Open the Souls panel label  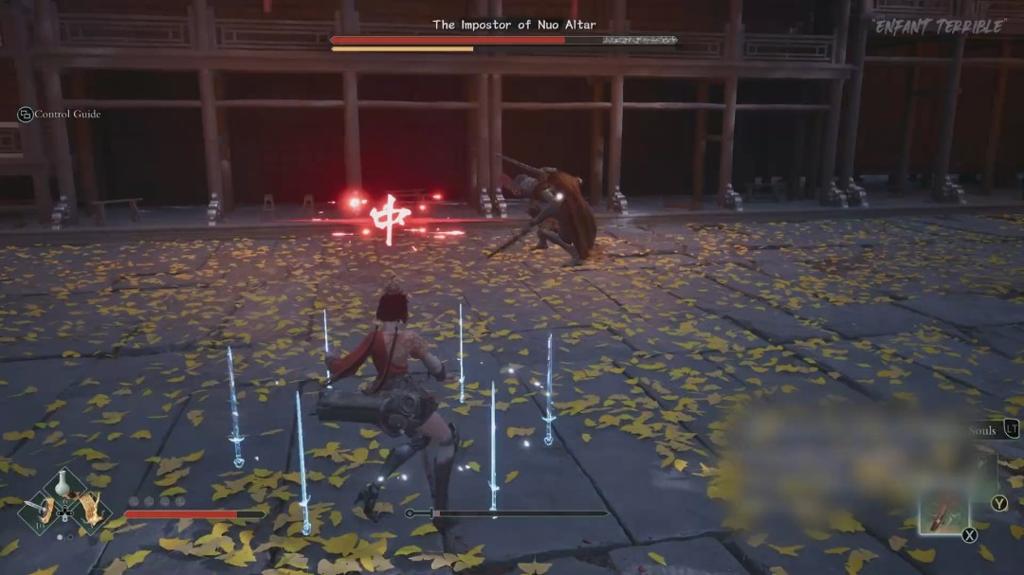[982, 431]
